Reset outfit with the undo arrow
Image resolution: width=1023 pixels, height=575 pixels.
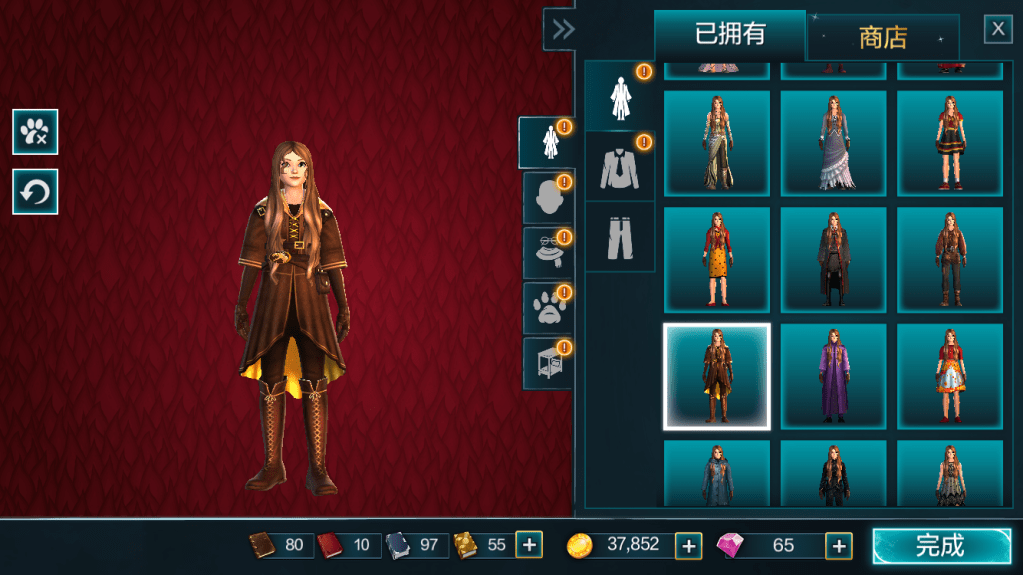pos(35,192)
